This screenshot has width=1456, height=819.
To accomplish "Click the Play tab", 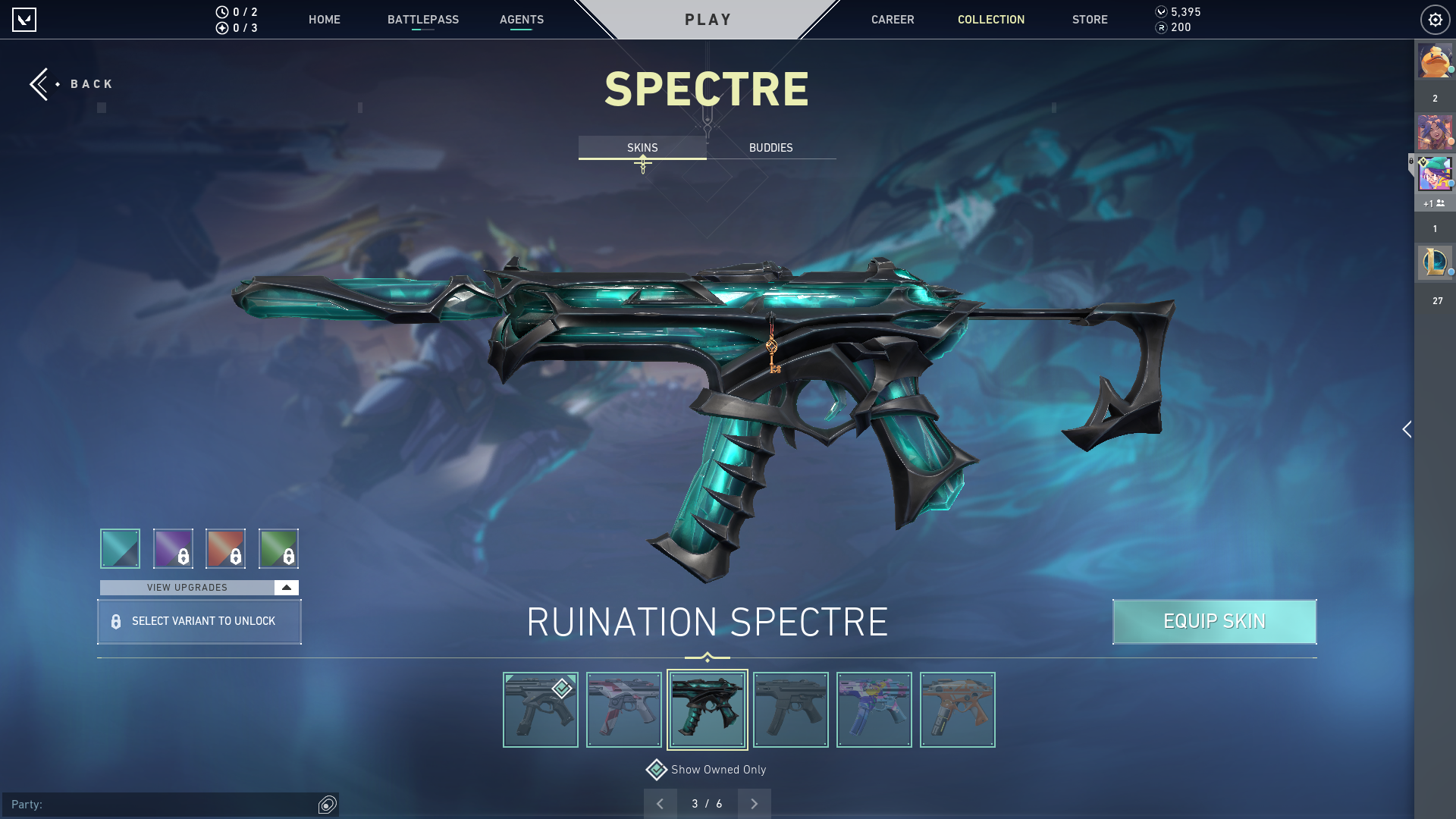I will [708, 20].
